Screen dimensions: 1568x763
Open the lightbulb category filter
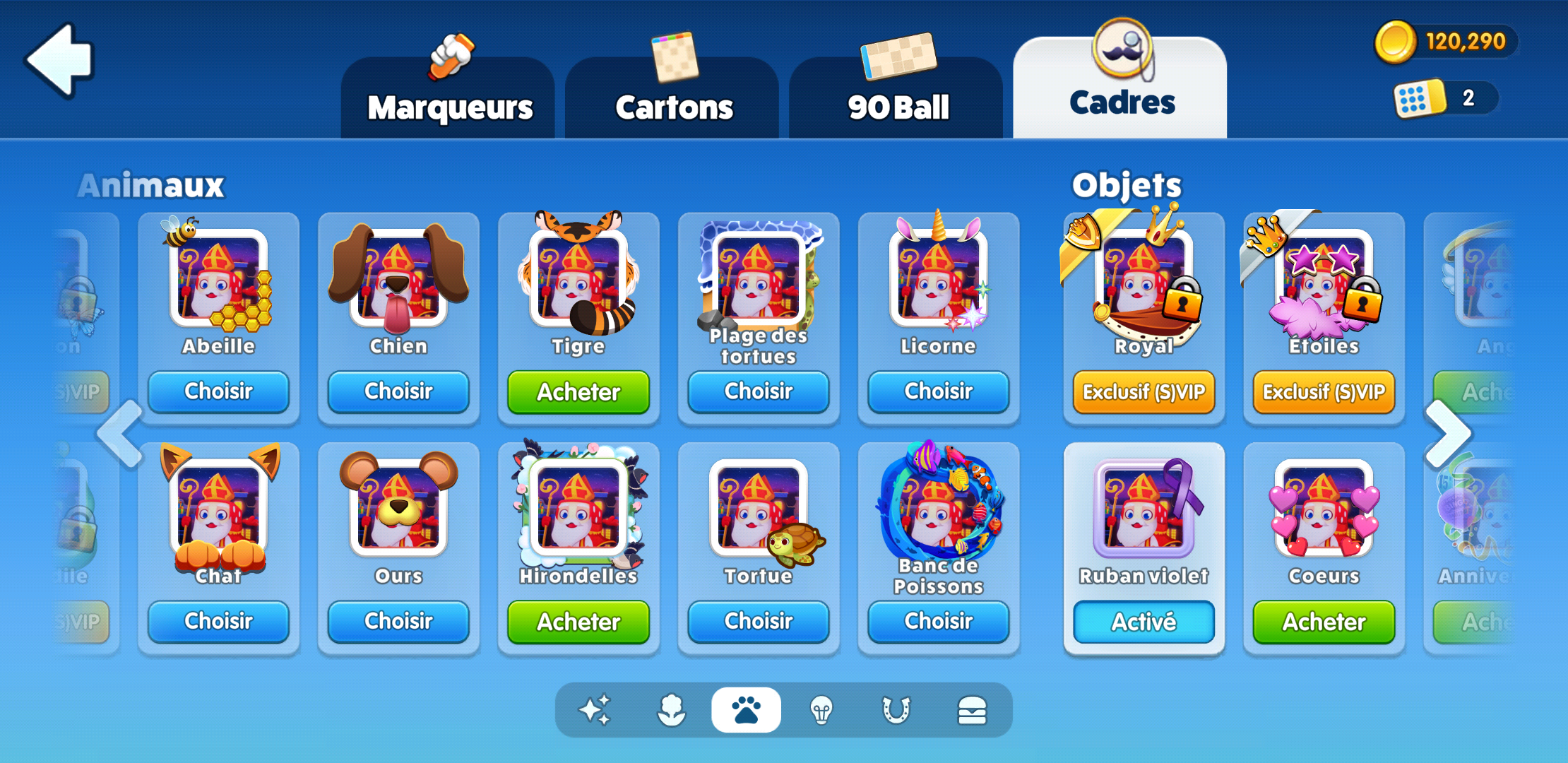pyautogui.click(x=821, y=710)
